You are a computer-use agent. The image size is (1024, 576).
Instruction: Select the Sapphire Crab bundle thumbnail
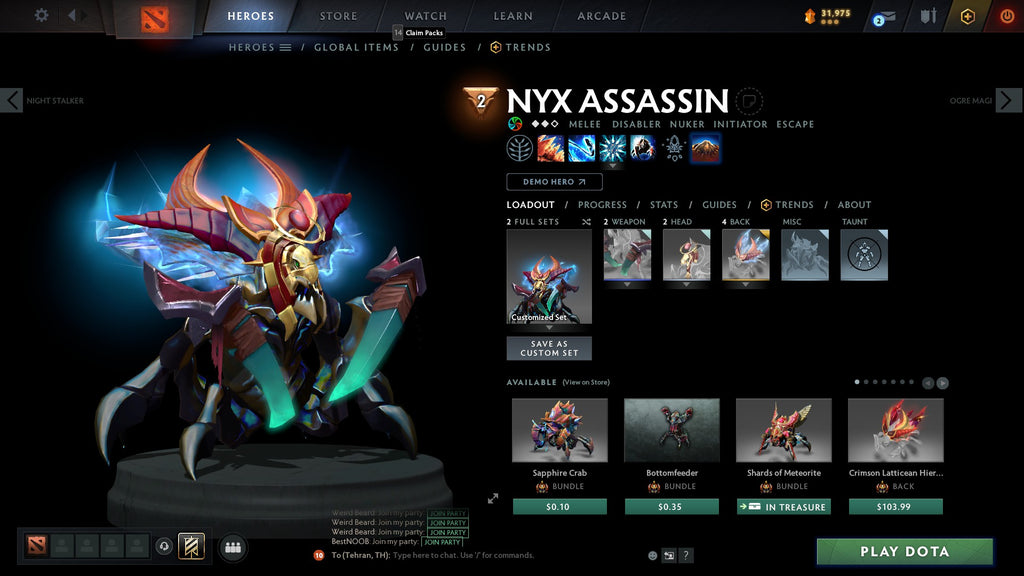tap(559, 430)
